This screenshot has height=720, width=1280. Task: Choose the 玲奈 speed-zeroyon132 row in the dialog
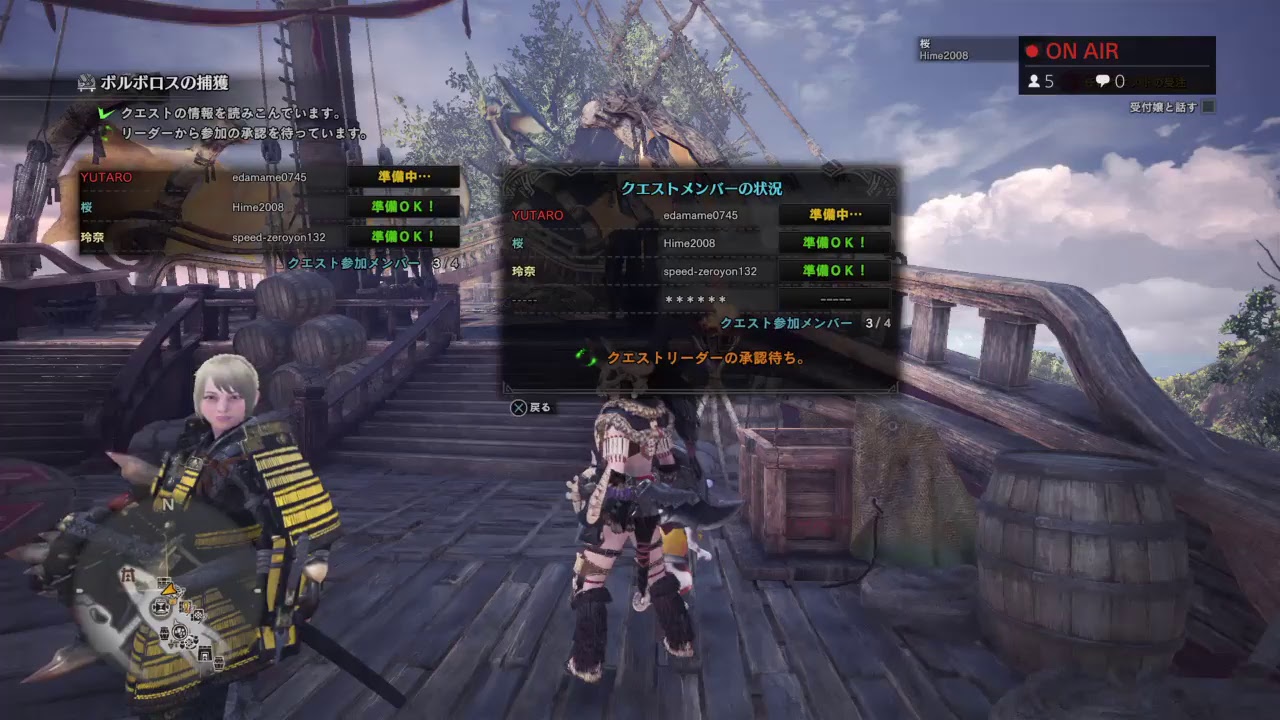(700, 271)
